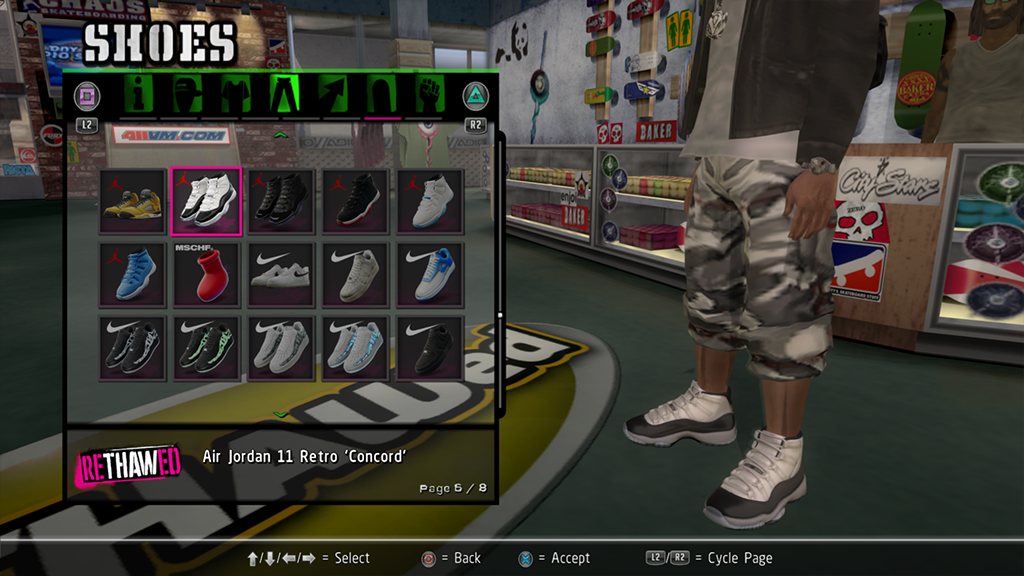Screen dimensions: 1024x576
Task: Select the black Nikes with green pattern
Action: pyautogui.click(x=206, y=348)
